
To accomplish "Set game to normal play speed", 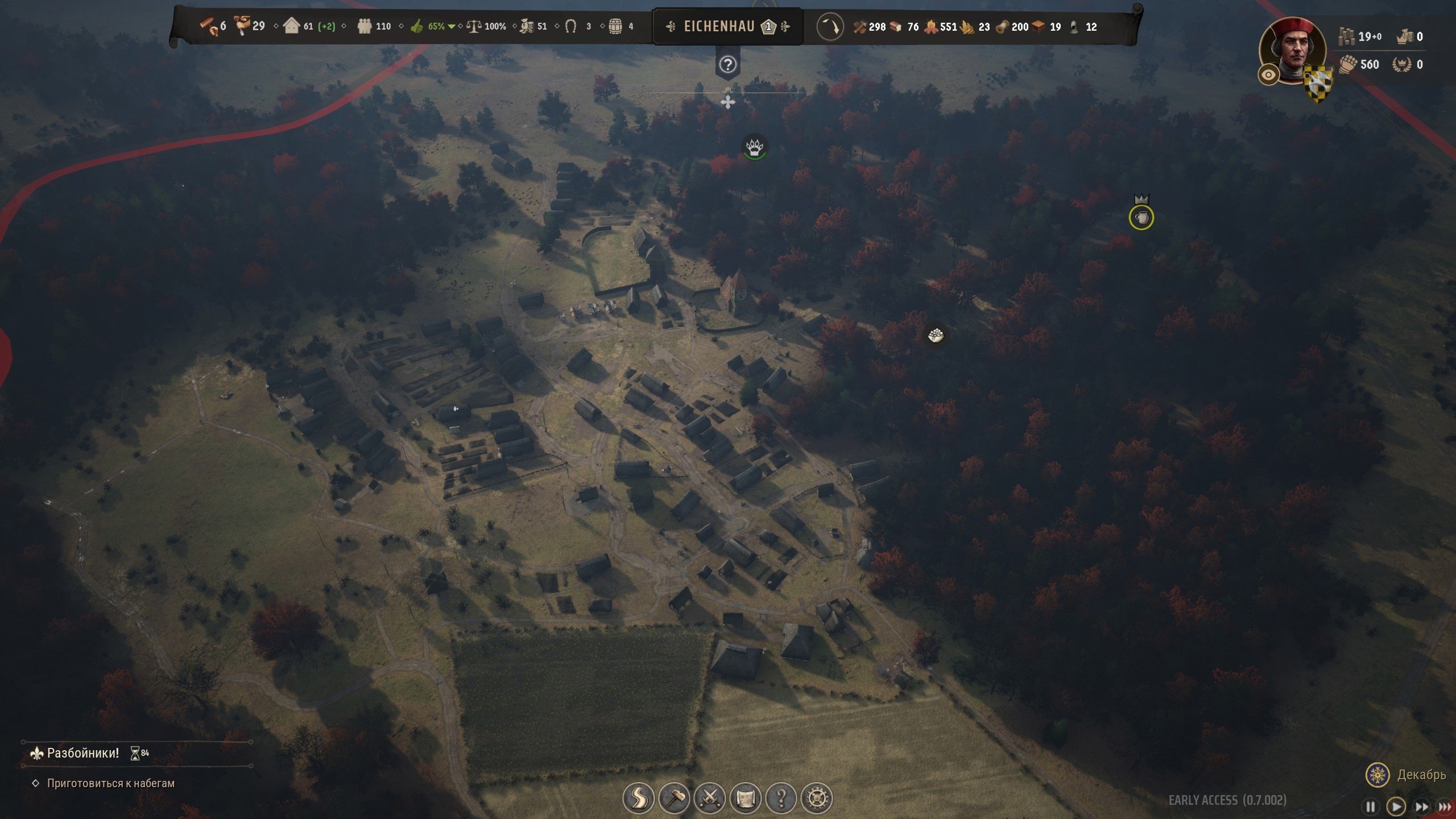I will (x=1396, y=806).
